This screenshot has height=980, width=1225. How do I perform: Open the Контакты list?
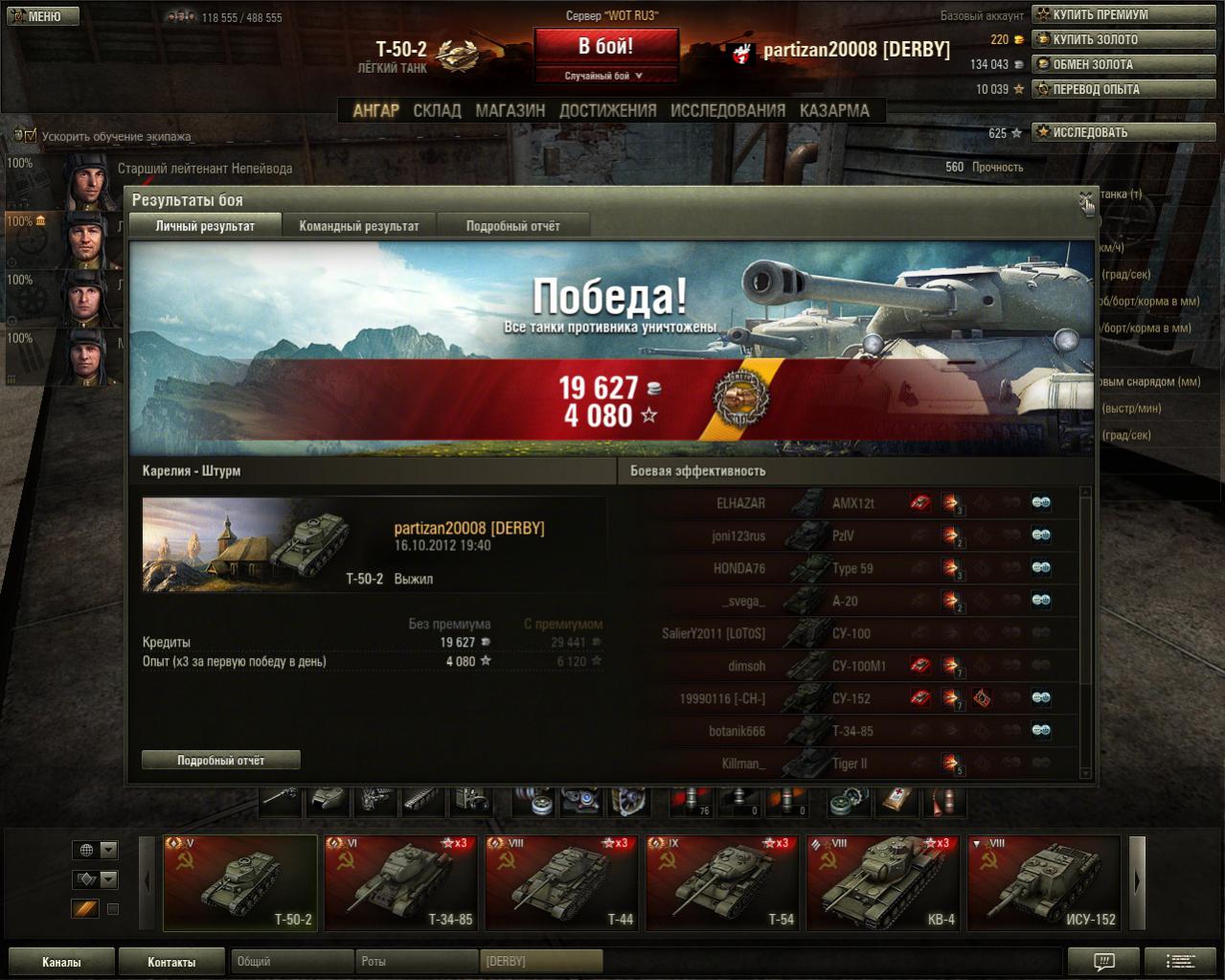click(x=171, y=962)
